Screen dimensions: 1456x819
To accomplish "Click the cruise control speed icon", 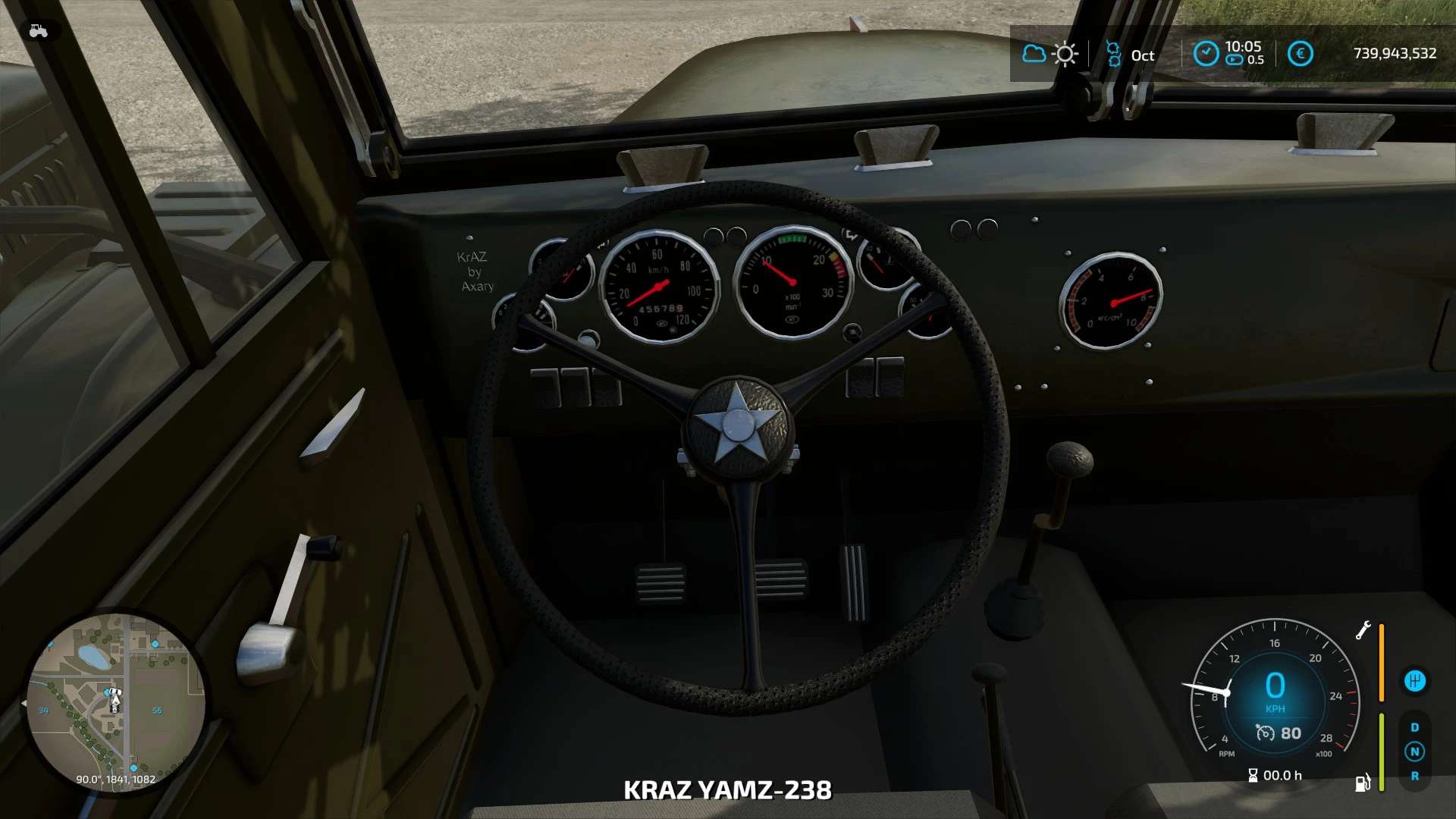I will pos(1265,733).
